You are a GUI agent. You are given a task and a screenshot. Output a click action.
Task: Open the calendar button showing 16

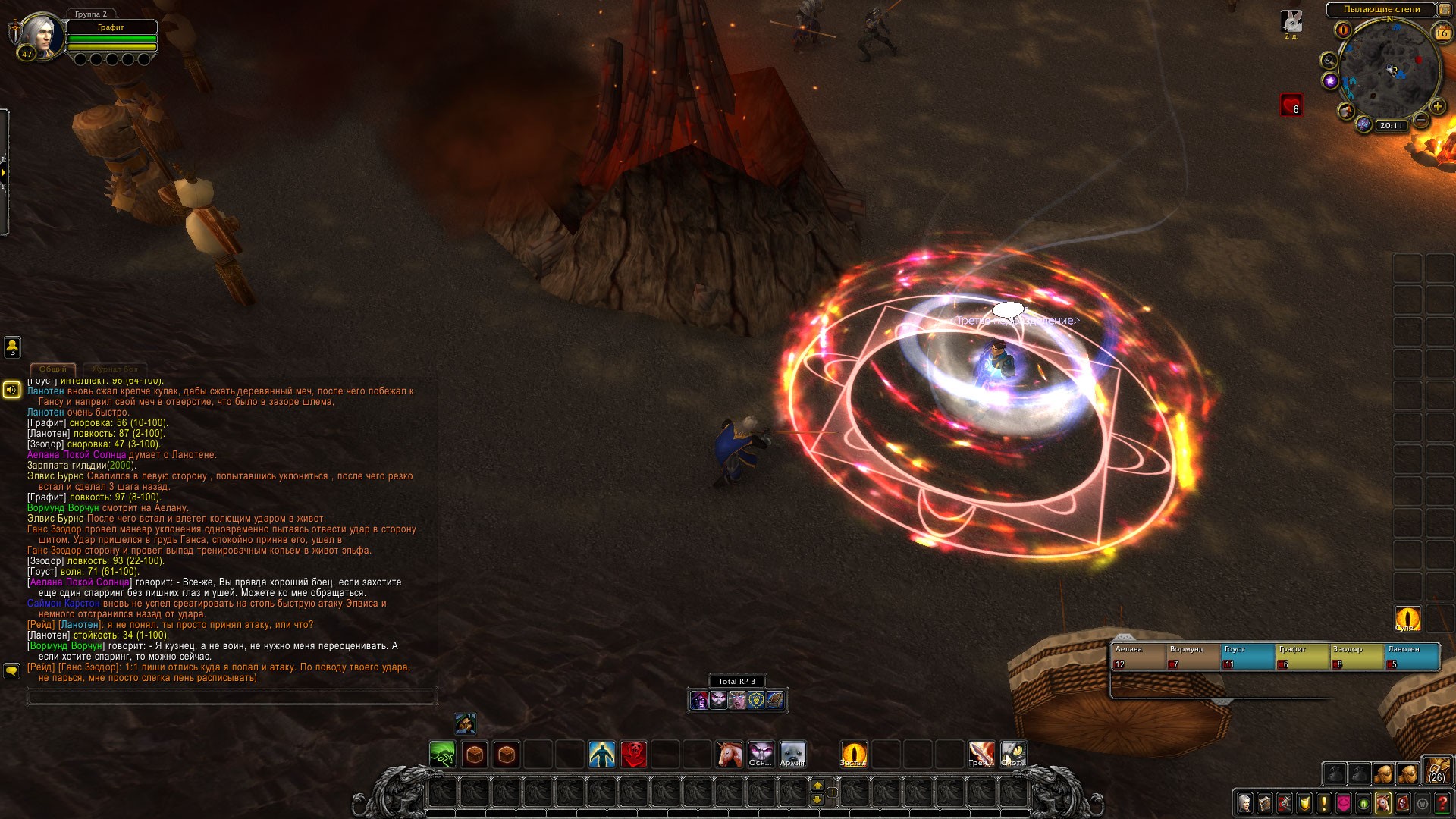[1442, 33]
